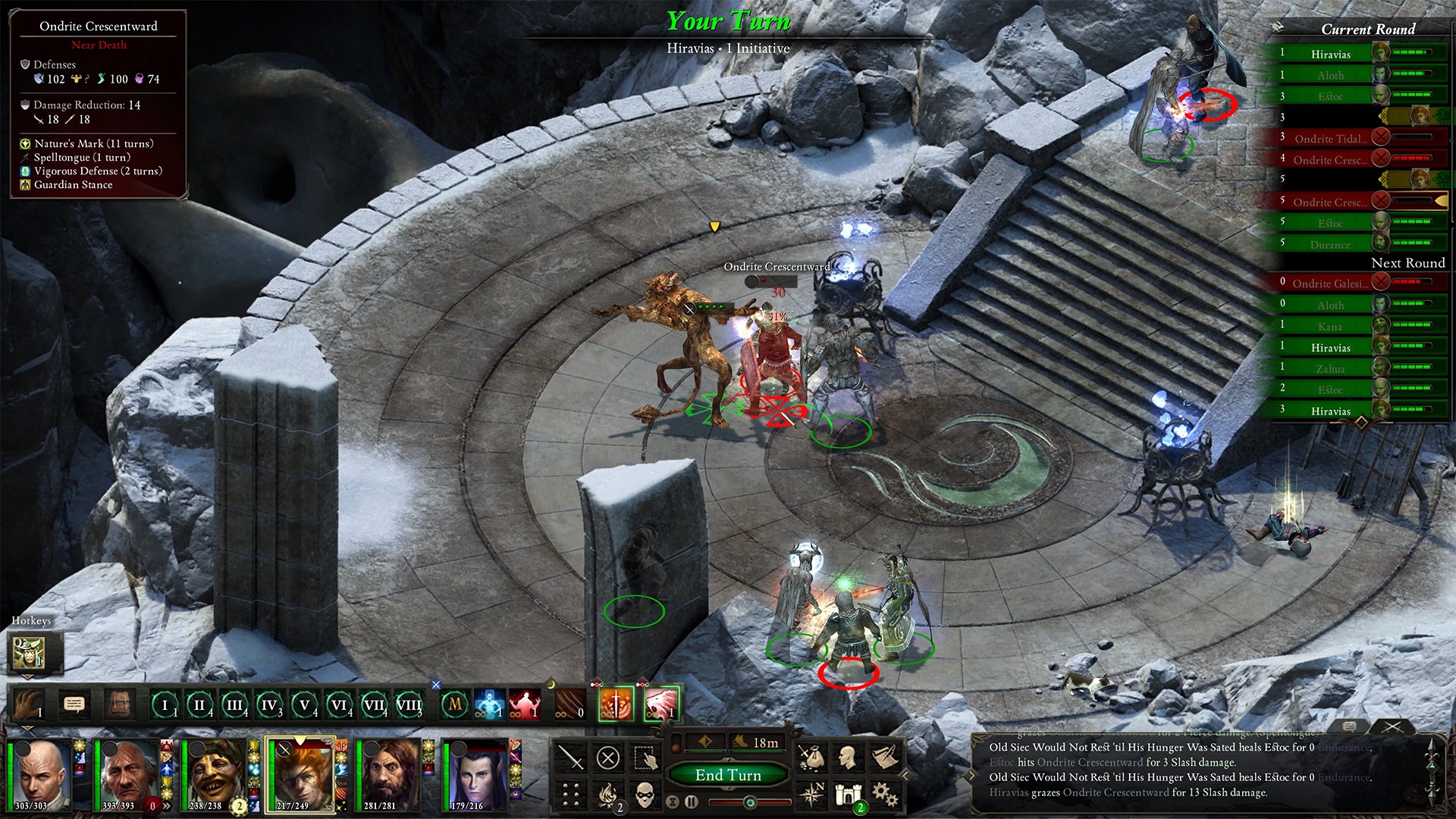Screen dimensions: 1456x819
Task: Click the sword attack command button
Action: tap(571, 758)
